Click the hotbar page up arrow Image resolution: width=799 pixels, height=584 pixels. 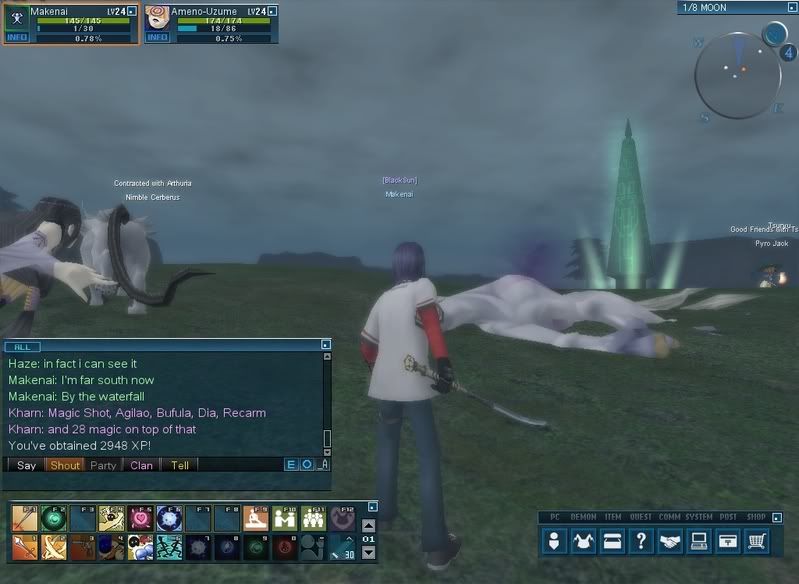(x=368, y=525)
